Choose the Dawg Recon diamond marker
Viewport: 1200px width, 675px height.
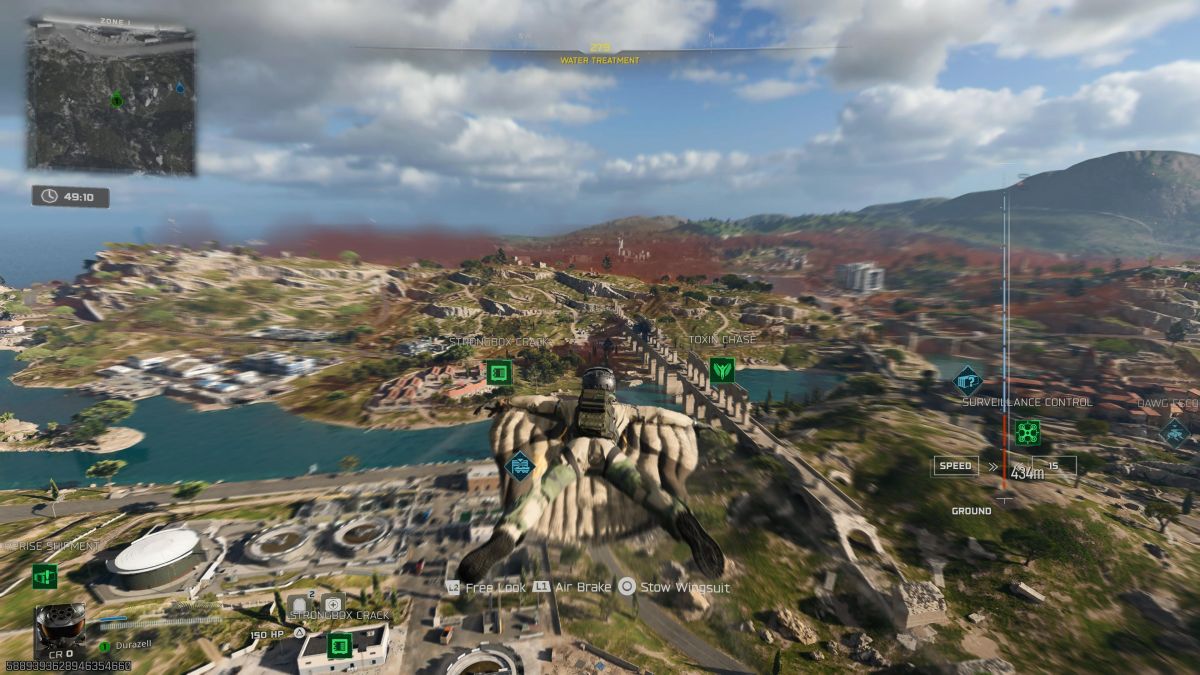click(x=1174, y=432)
